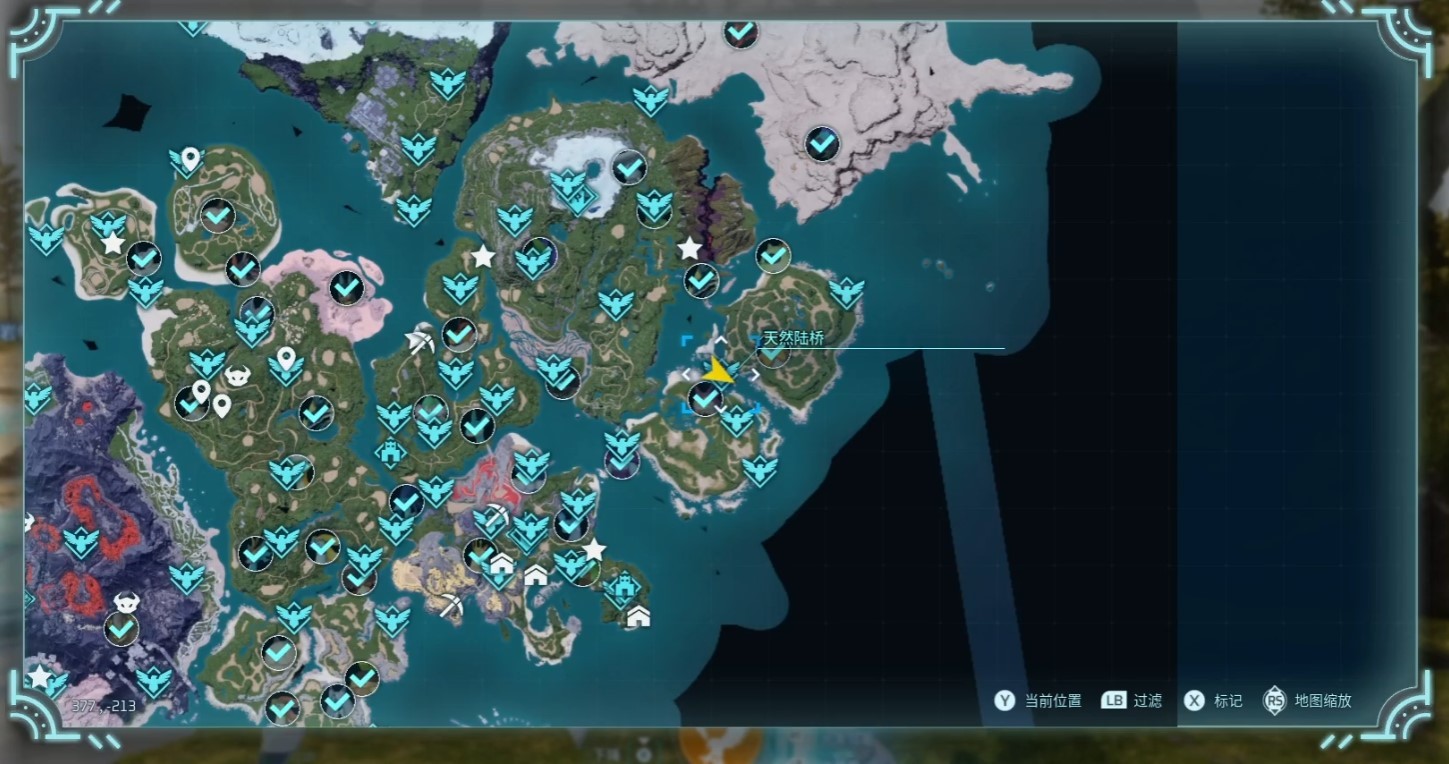This screenshot has height=764, width=1449.
Task: Select the horned skull boss marker on volcanic terrain
Action: (127, 603)
